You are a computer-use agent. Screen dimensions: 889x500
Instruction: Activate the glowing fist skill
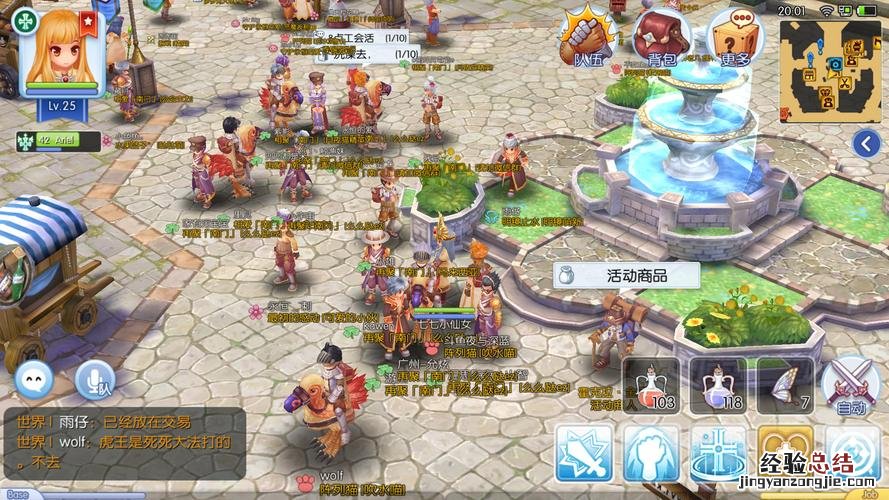(x=651, y=453)
